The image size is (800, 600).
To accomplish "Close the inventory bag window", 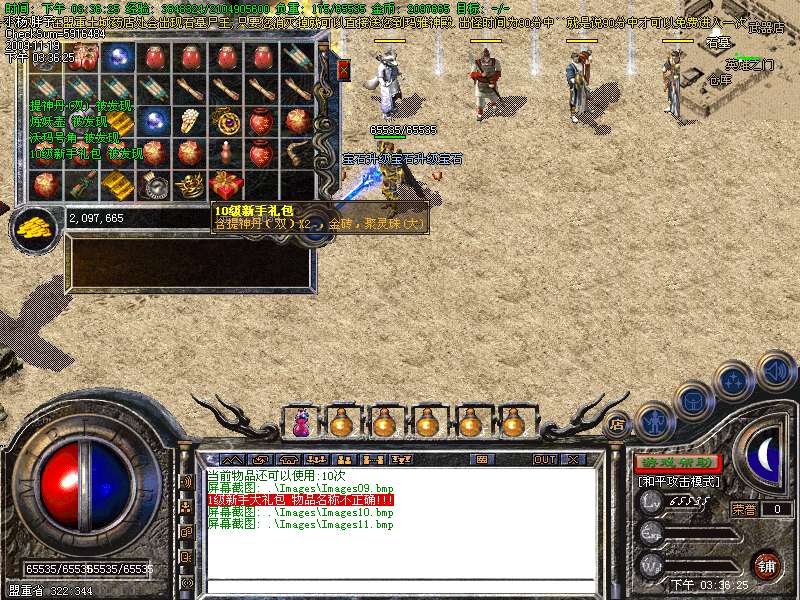I will click(x=344, y=69).
